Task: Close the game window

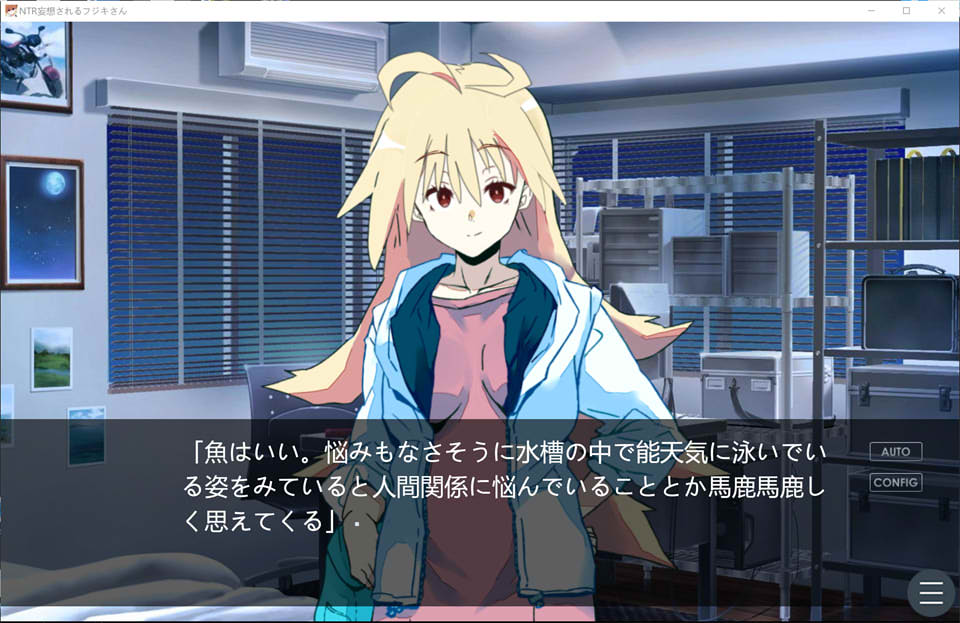Action: coord(939,10)
